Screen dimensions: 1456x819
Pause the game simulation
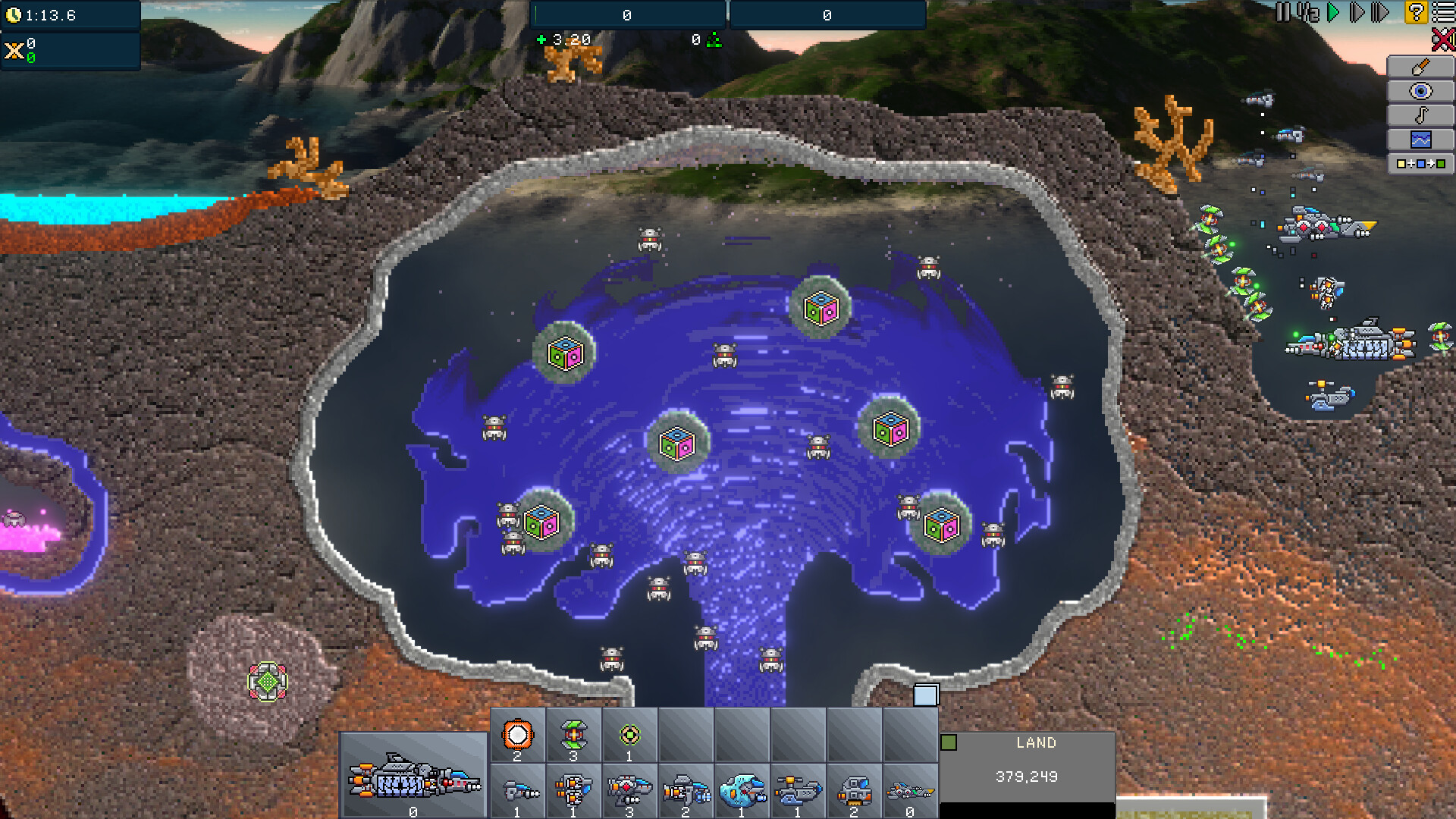[x=1282, y=12]
